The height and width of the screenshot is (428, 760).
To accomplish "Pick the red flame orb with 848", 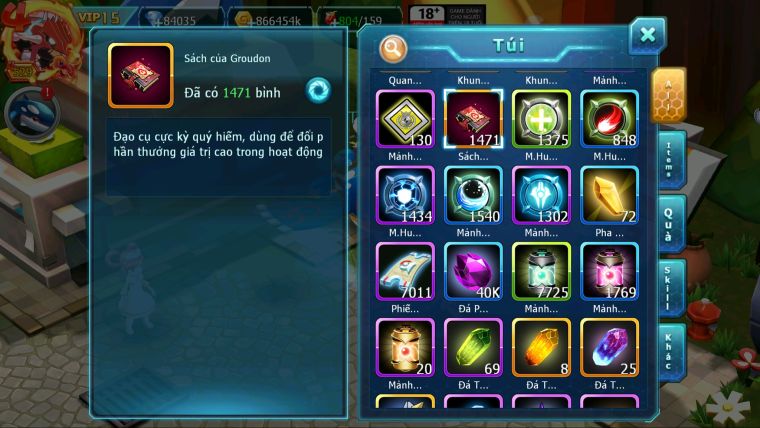I will coord(609,119).
